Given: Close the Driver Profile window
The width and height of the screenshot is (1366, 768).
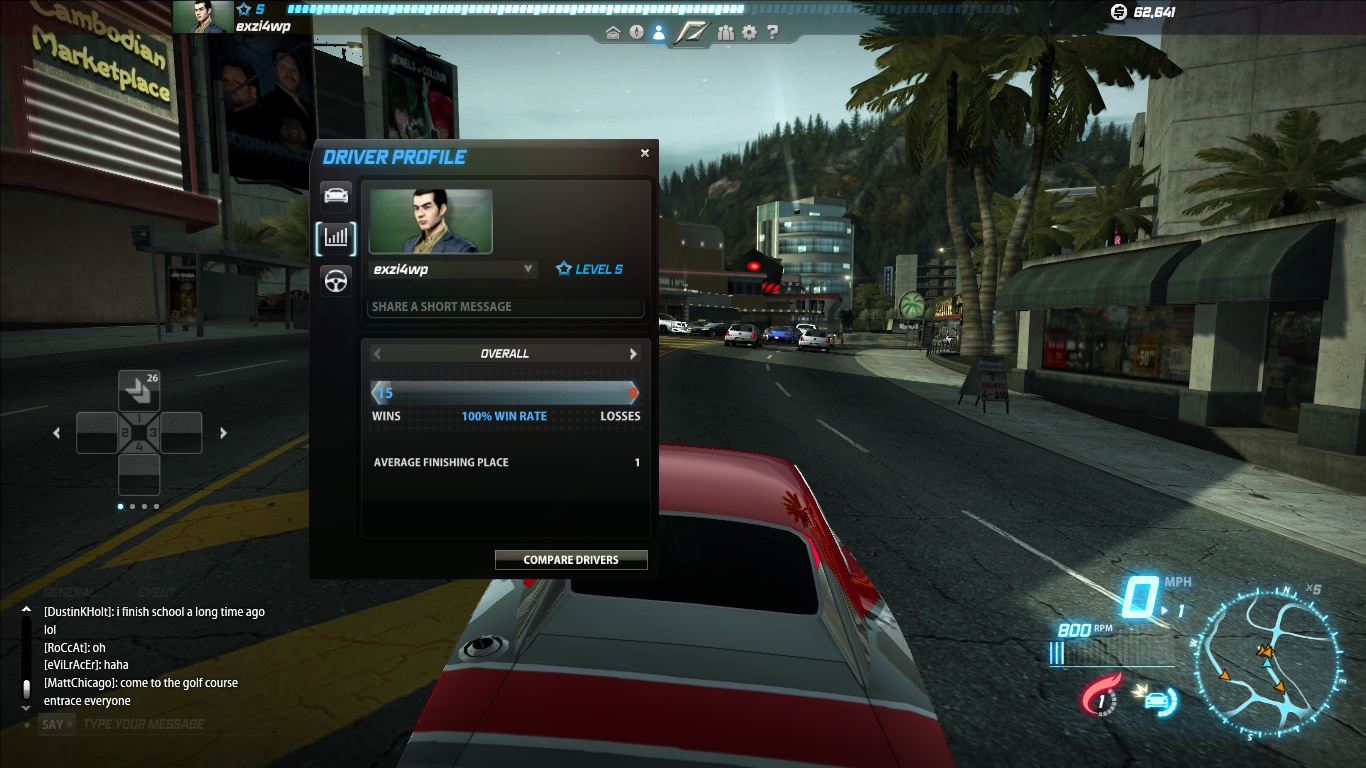Looking at the screenshot, I should click(x=645, y=153).
